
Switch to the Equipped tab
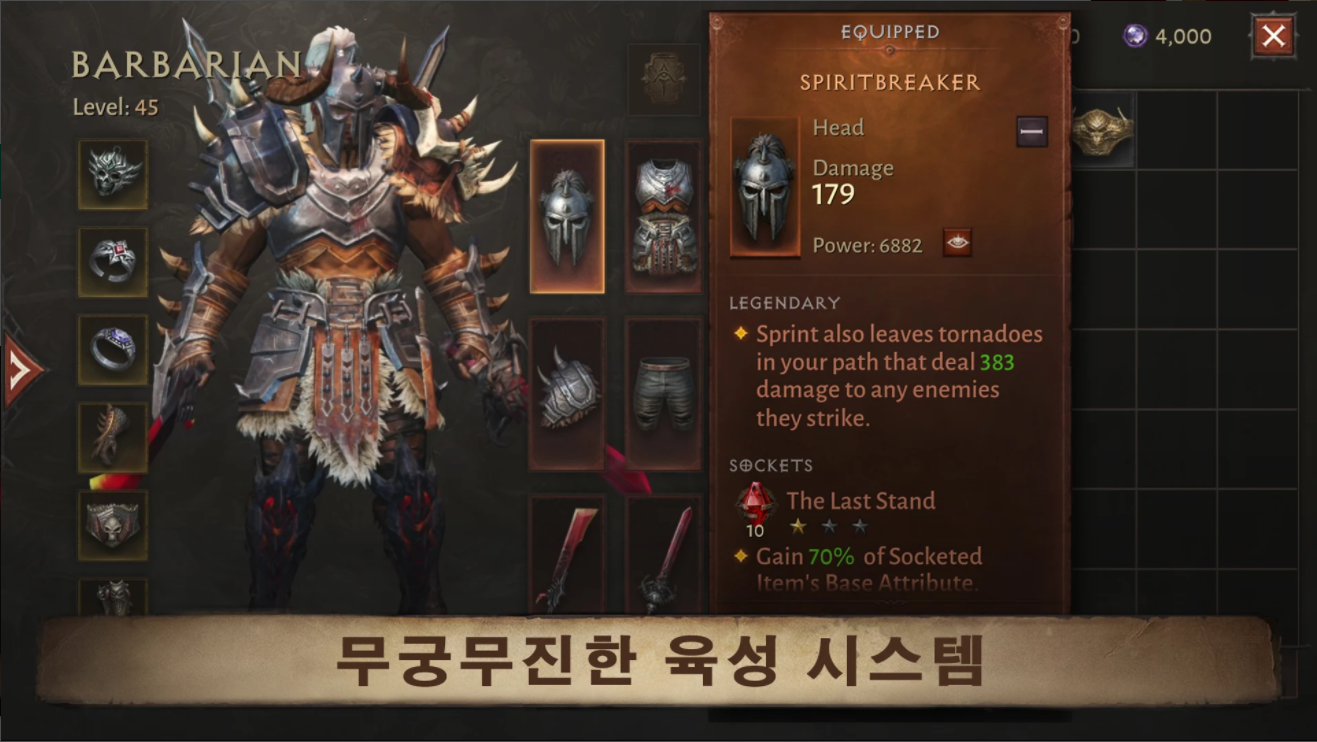(x=888, y=30)
